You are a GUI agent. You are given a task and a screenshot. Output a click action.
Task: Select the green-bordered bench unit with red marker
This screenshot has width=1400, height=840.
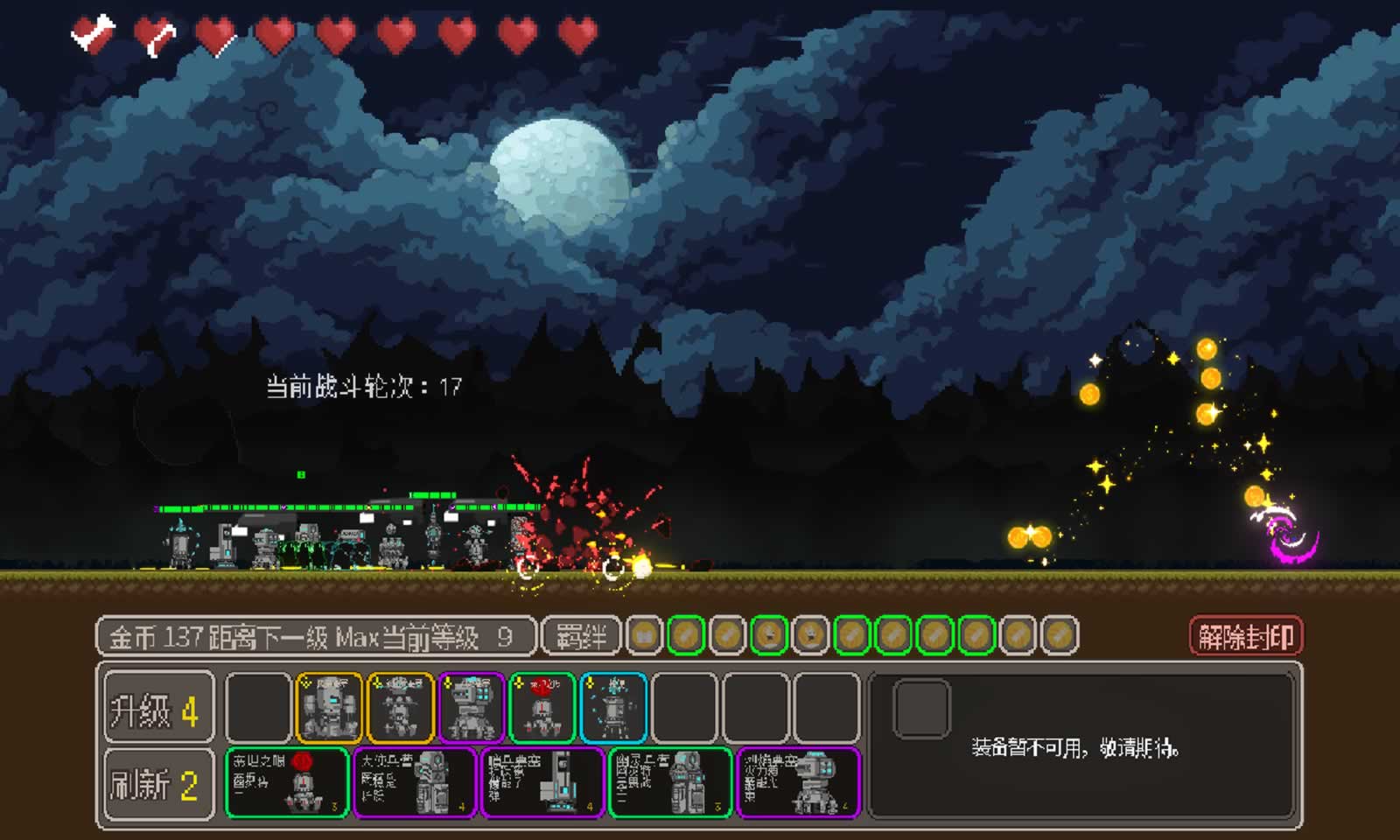point(542,706)
